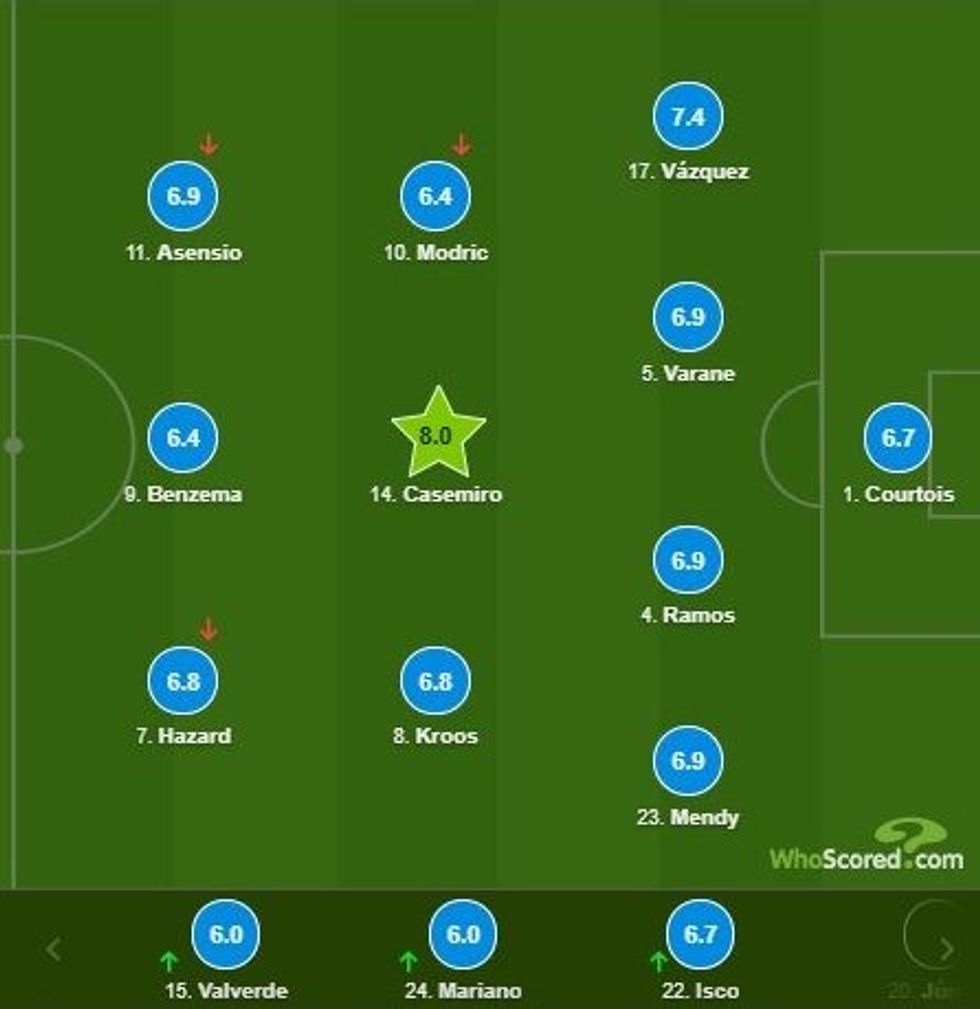980x1009 pixels.
Task: Show substitute Valverde's rating details
Action: pos(226,935)
